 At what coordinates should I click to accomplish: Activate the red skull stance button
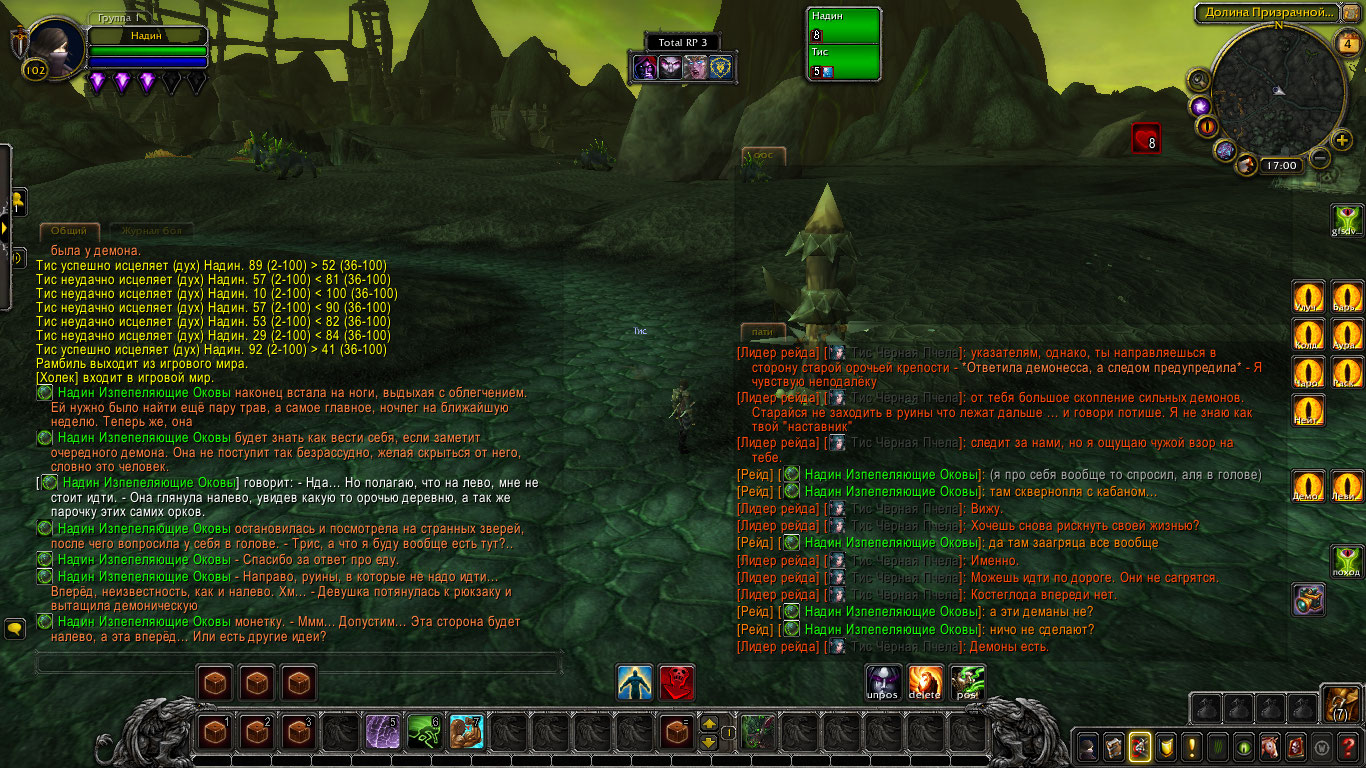pyautogui.click(x=677, y=682)
